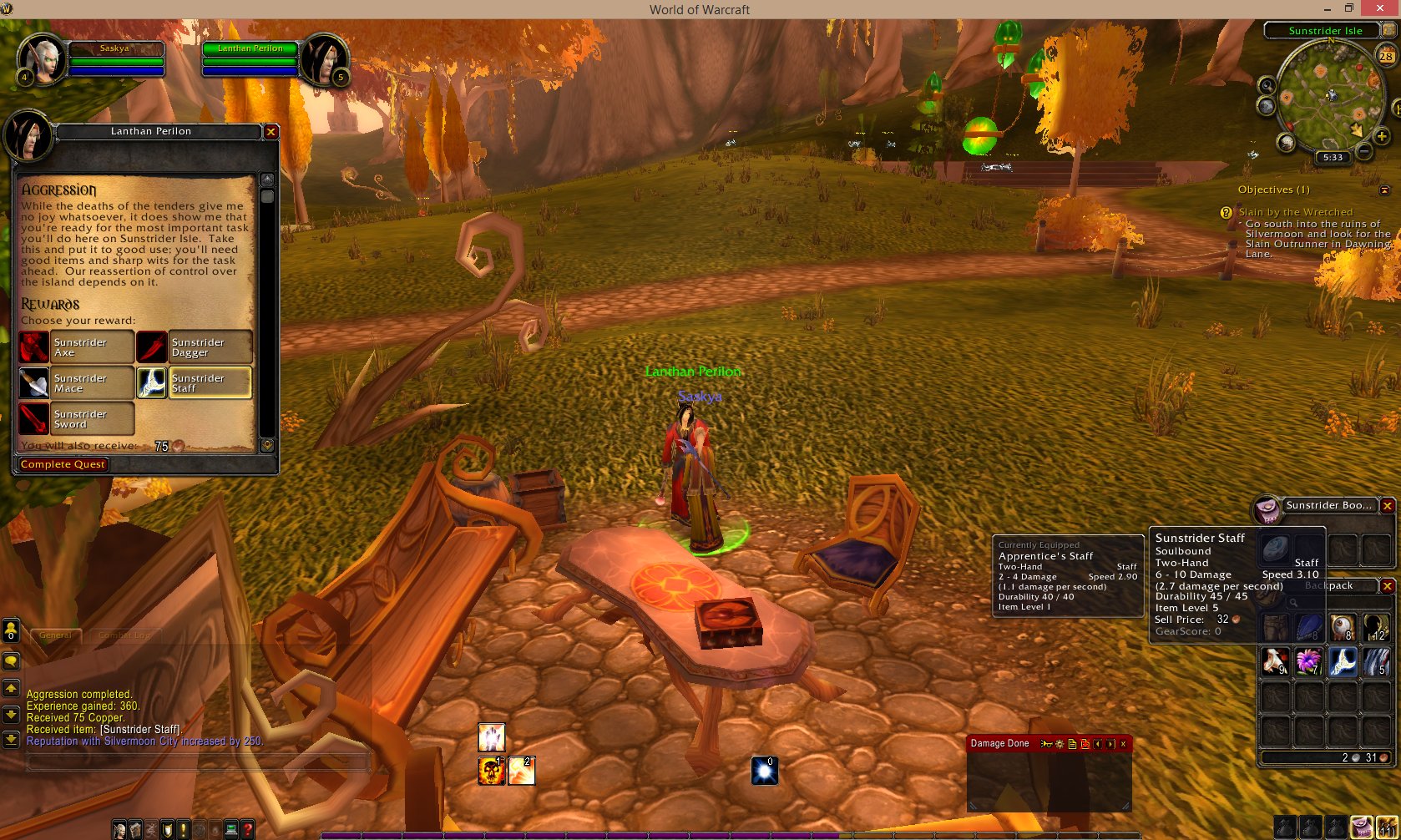Switch to the General chat tab
Screen dimensions: 1401x840
pos(55,635)
